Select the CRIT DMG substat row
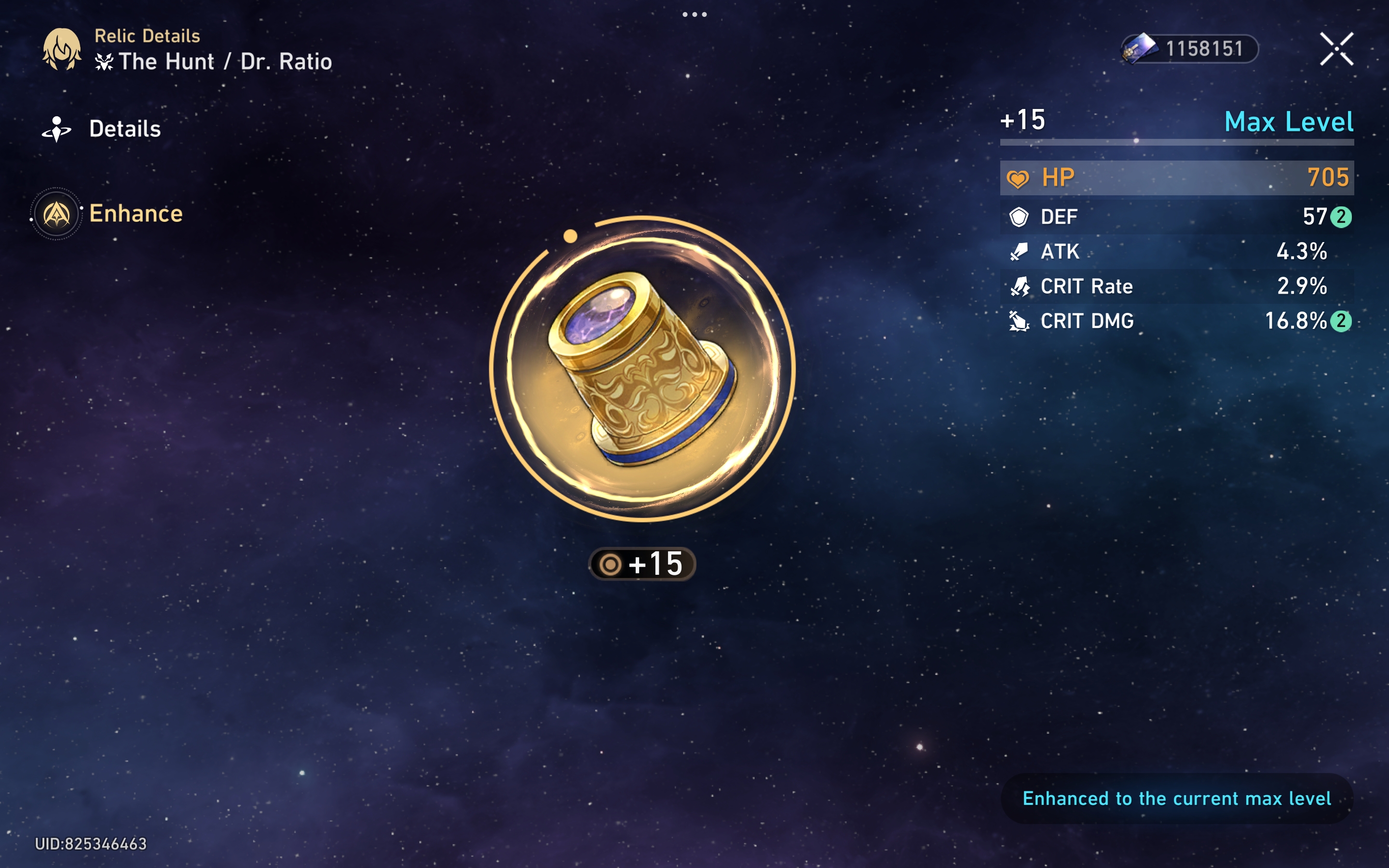1389x868 pixels. tap(1177, 321)
